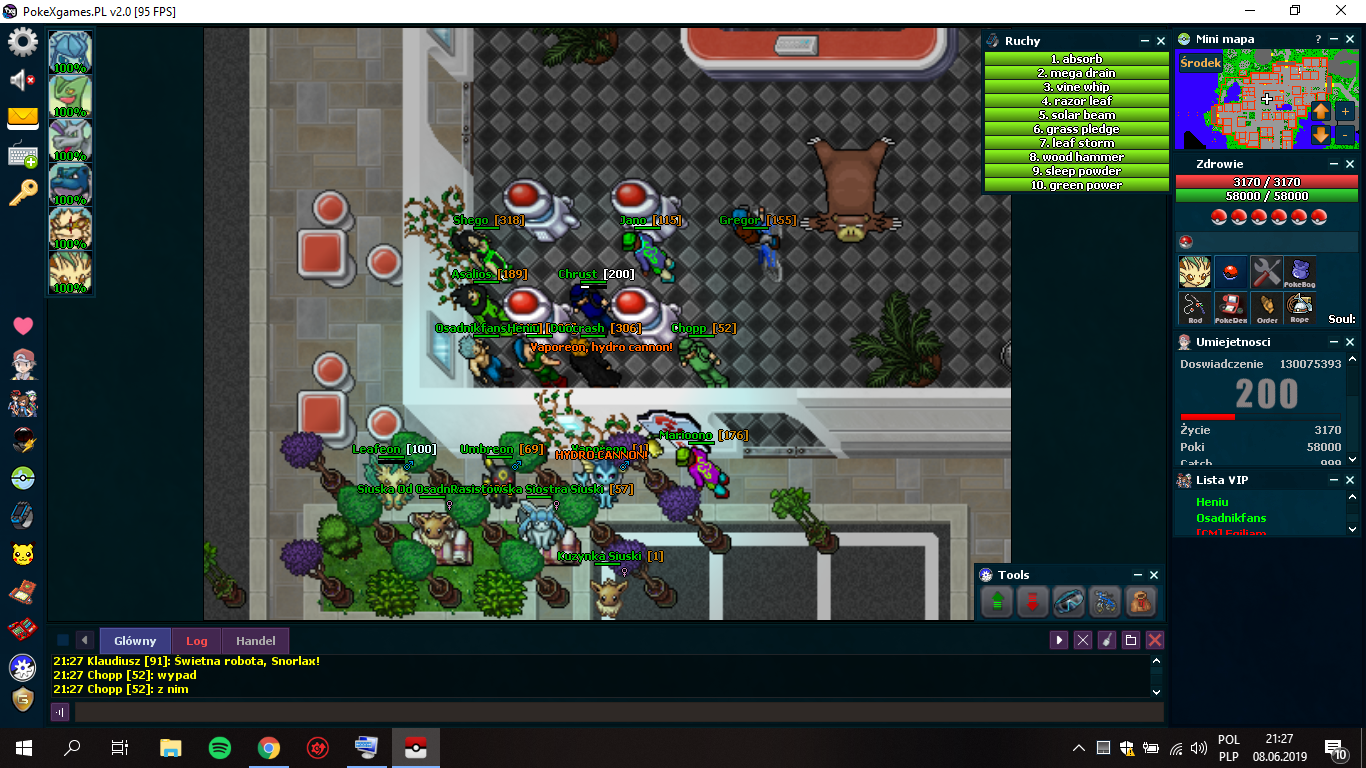Close the Ruchy moves panel
1366x768 pixels.
(1161, 41)
